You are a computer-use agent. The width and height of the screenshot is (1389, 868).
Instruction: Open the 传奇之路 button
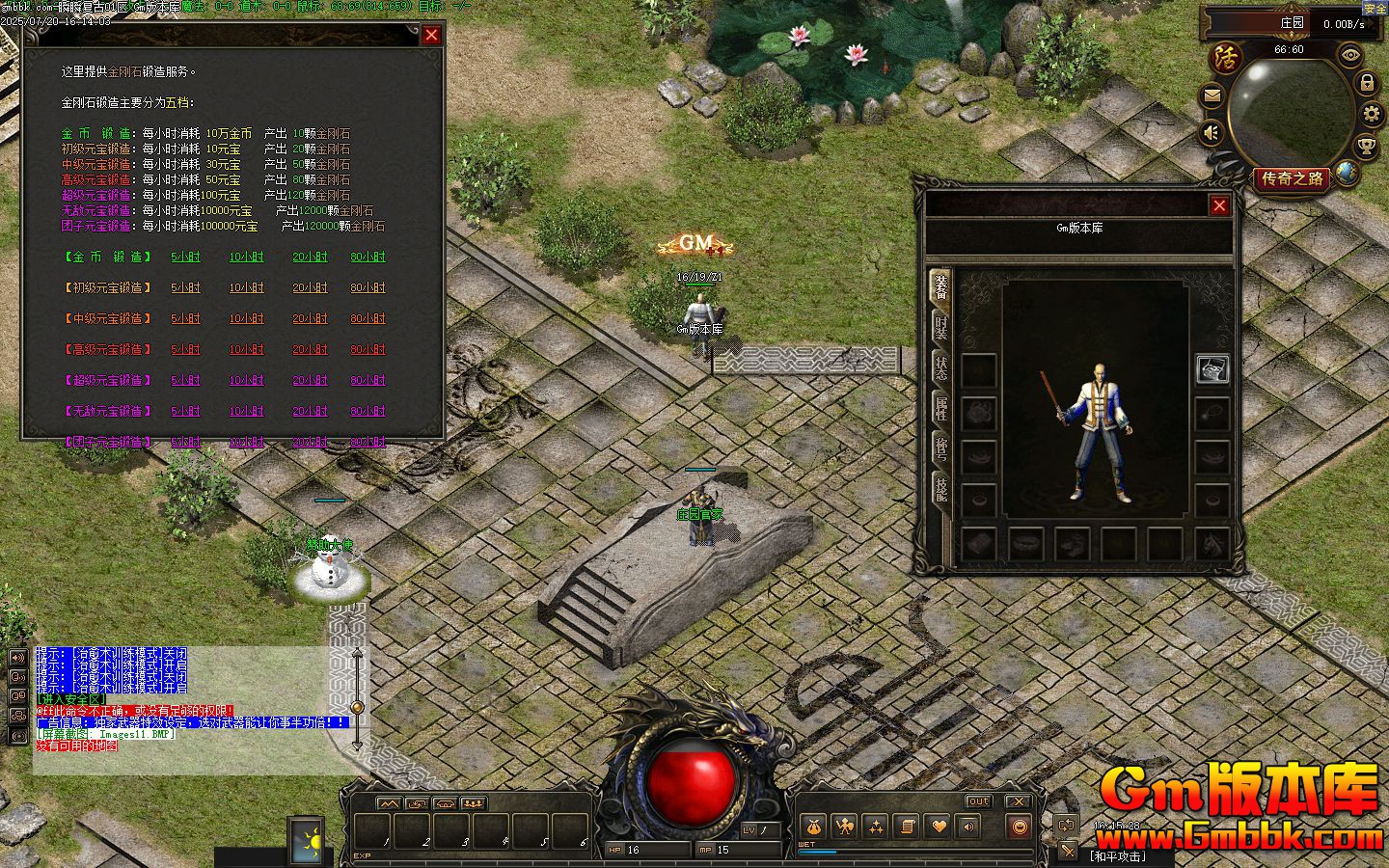pyautogui.click(x=1293, y=179)
